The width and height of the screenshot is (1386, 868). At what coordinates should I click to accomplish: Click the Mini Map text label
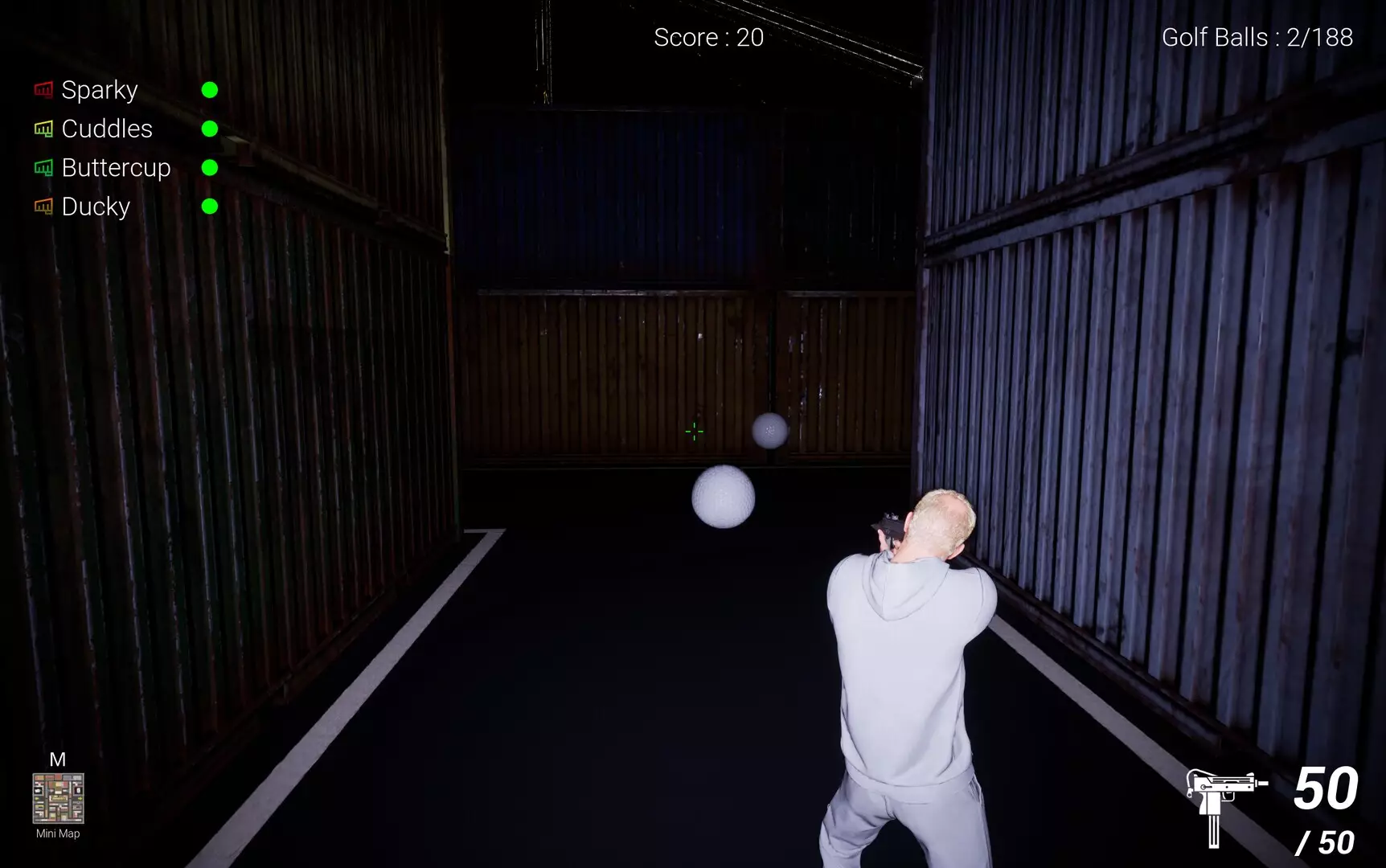(x=56, y=834)
